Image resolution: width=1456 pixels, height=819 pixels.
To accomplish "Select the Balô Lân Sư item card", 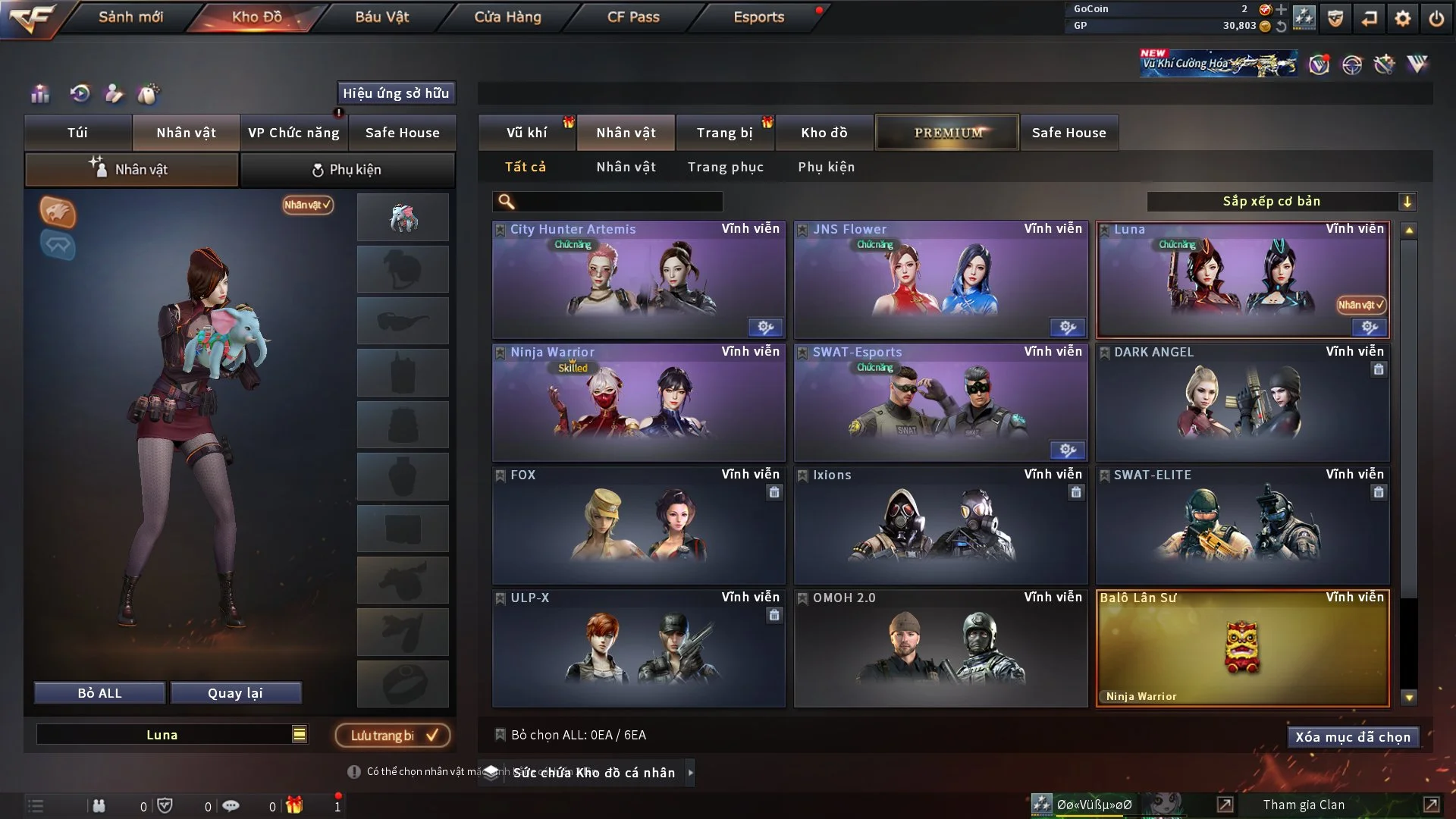I will coord(1242,649).
